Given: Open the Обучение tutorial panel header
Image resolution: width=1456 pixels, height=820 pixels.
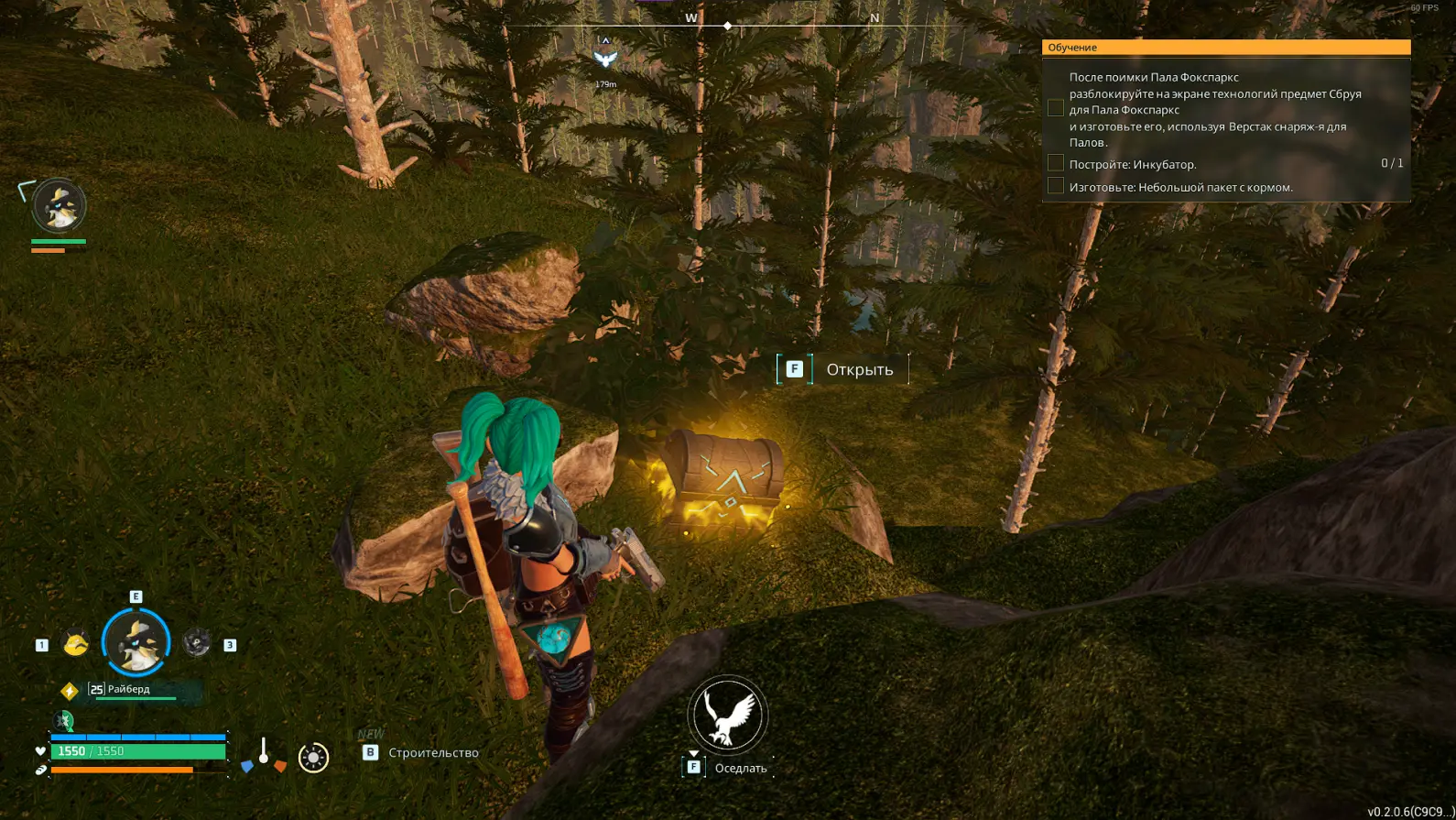Looking at the screenshot, I should click(x=1225, y=48).
